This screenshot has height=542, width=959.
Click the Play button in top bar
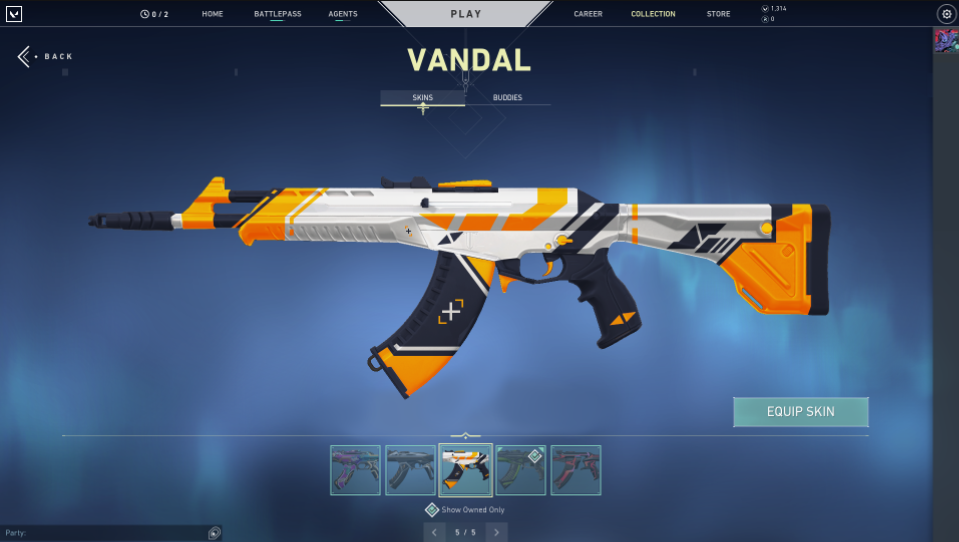pyautogui.click(x=465, y=14)
